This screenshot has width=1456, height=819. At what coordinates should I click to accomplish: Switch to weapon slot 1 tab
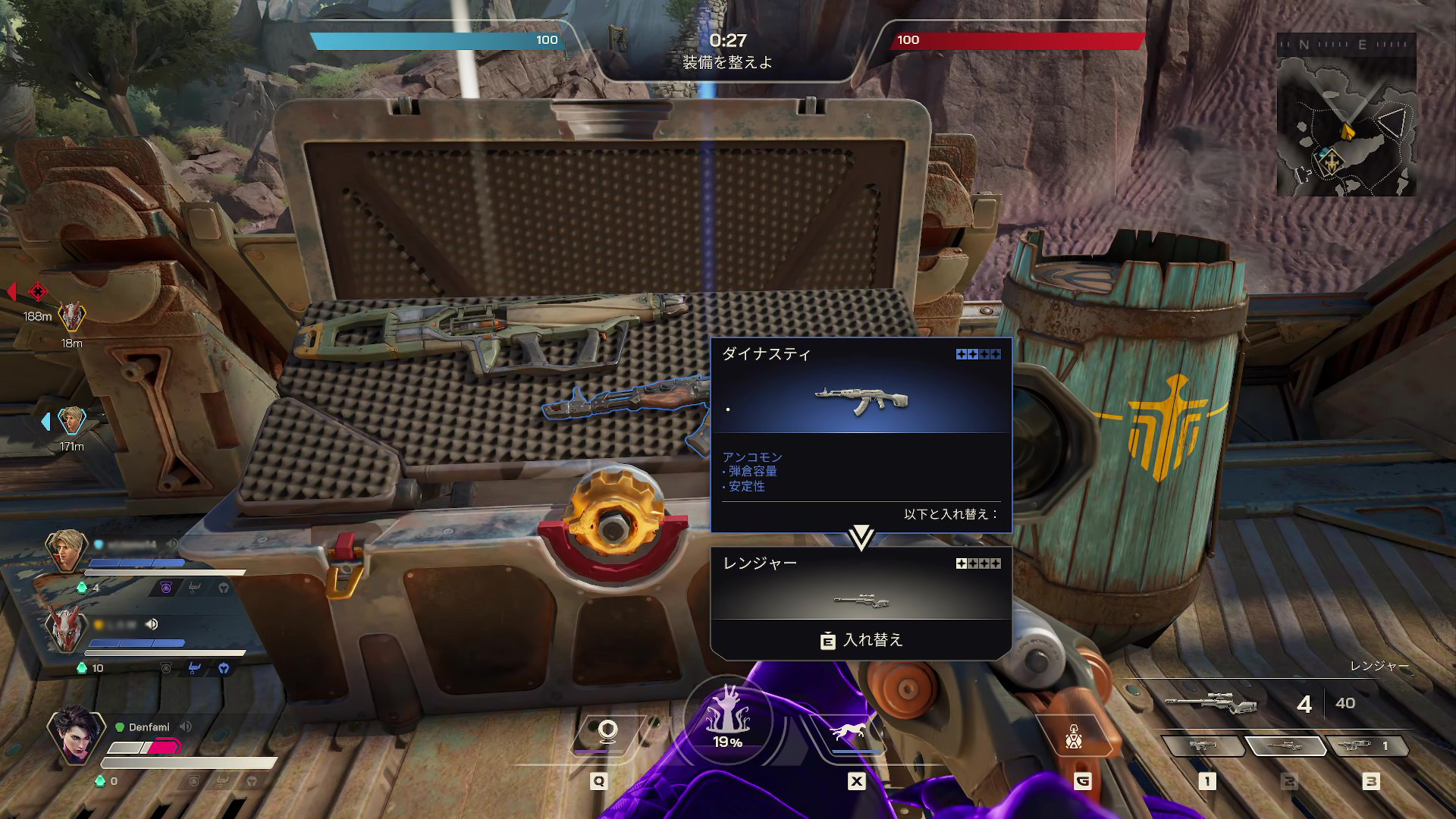(1202, 746)
